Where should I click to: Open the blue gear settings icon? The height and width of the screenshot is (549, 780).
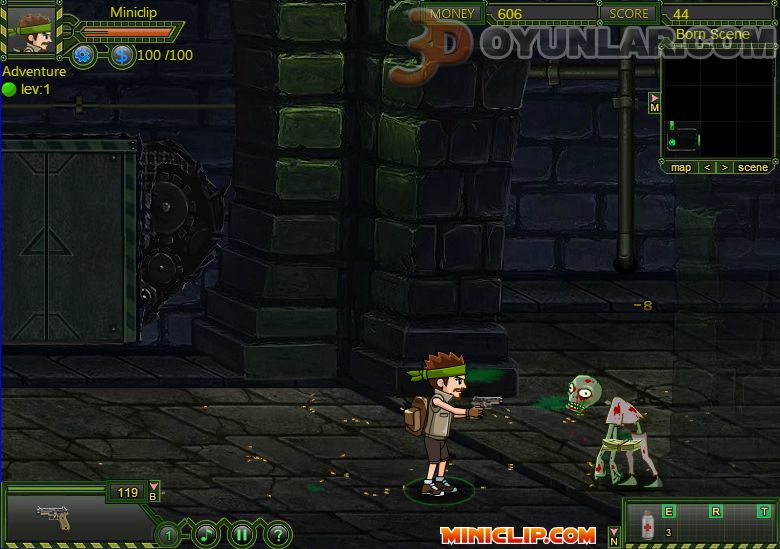pyautogui.click(x=84, y=55)
